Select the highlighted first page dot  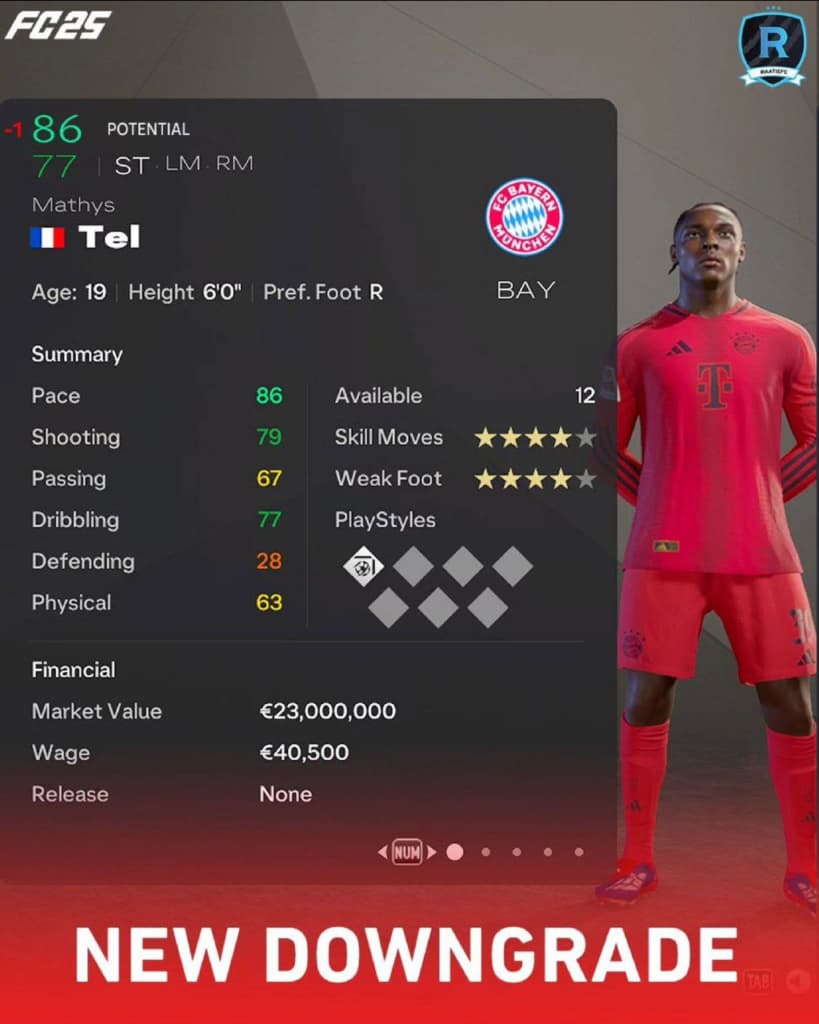click(455, 852)
